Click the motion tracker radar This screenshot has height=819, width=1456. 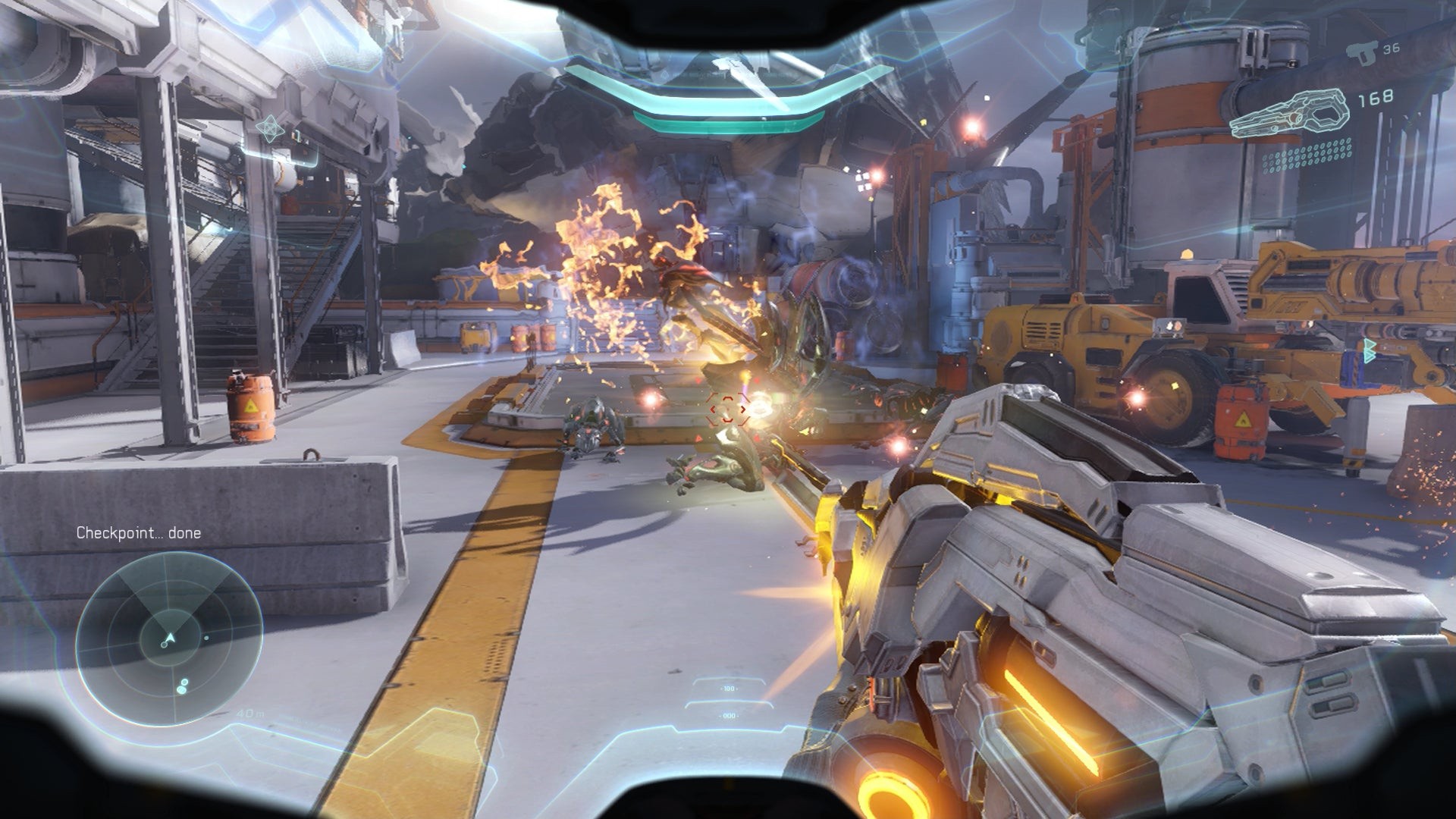[169, 639]
